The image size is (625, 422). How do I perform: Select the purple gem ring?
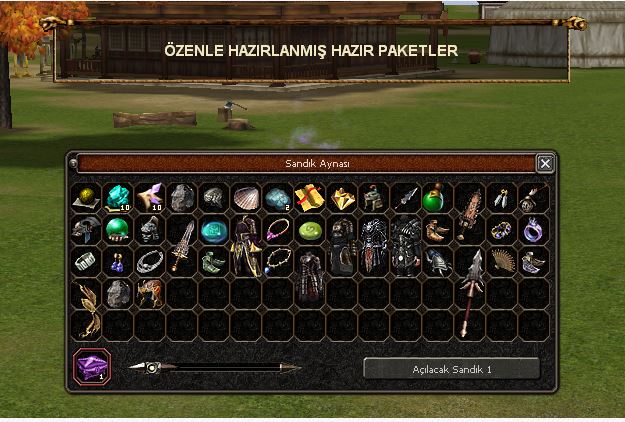tap(533, 229)
